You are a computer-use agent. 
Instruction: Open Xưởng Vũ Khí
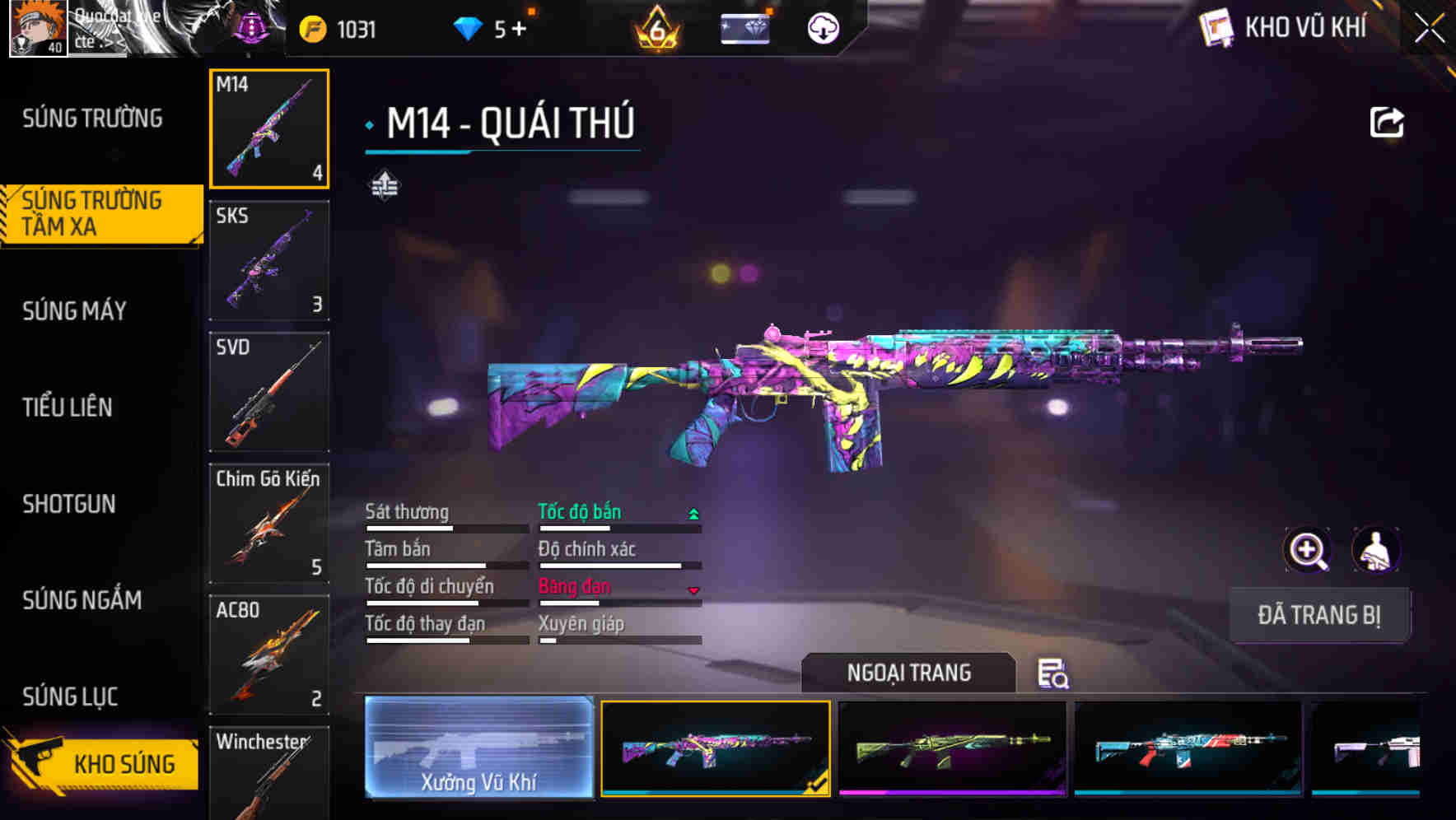click(x=478, y=749)
